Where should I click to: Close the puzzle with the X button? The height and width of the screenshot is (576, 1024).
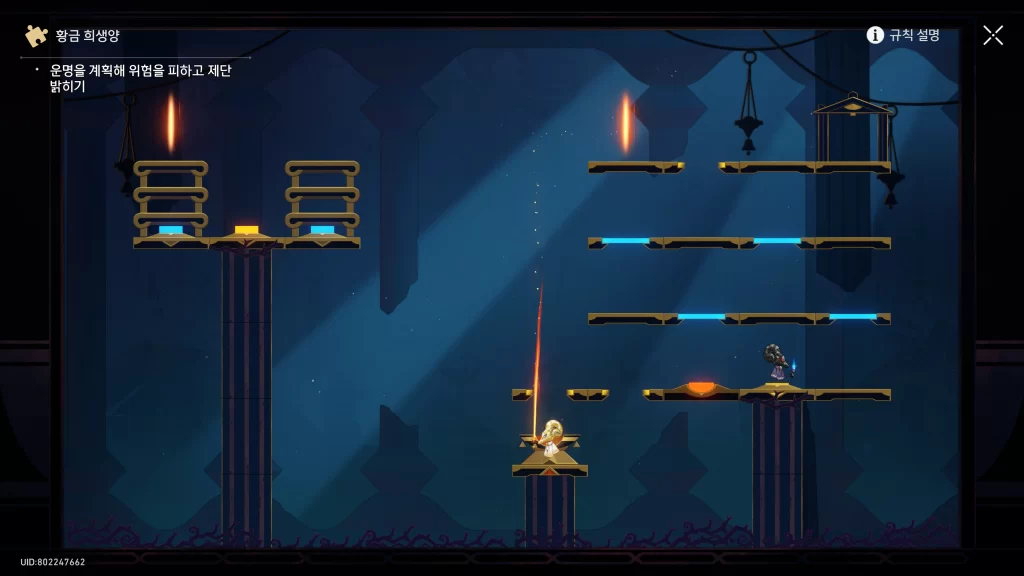992,35
